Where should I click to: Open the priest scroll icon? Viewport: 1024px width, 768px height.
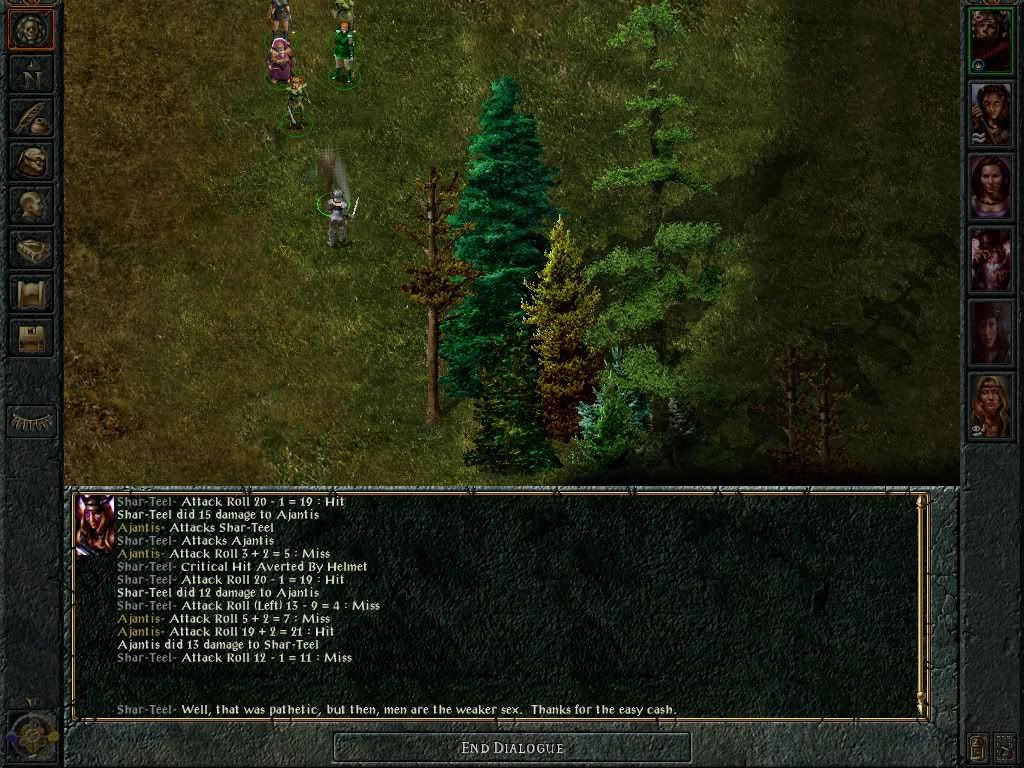click(x=31, y=294)
